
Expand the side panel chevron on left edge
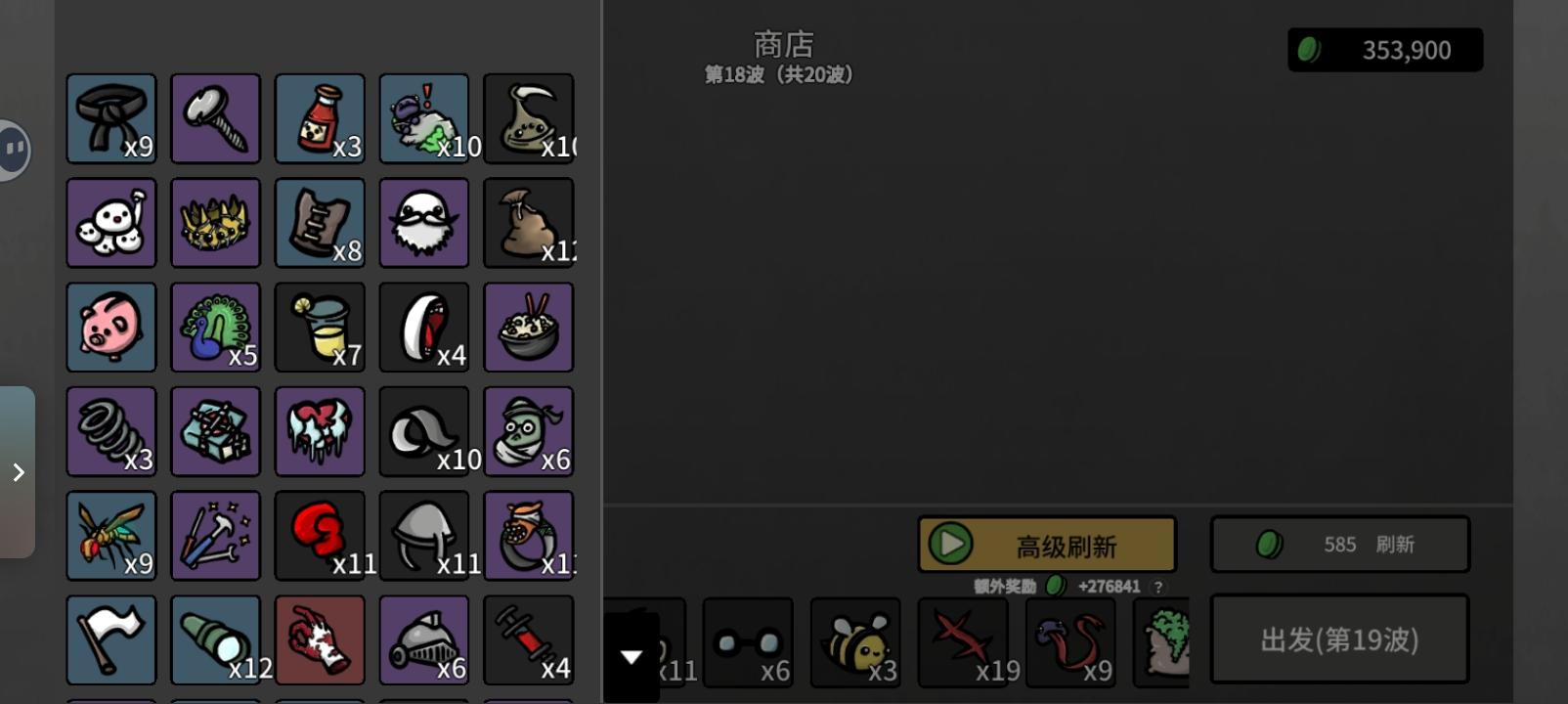17,472
